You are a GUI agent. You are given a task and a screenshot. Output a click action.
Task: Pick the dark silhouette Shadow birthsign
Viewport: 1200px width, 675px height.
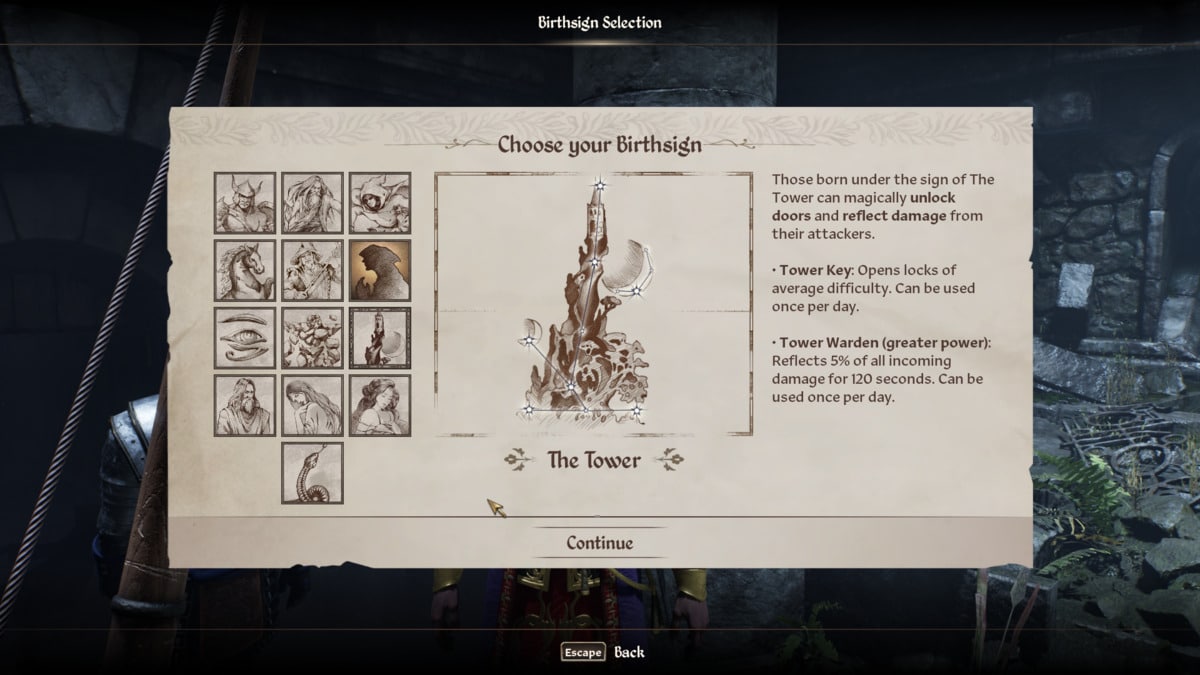point(380,270)
